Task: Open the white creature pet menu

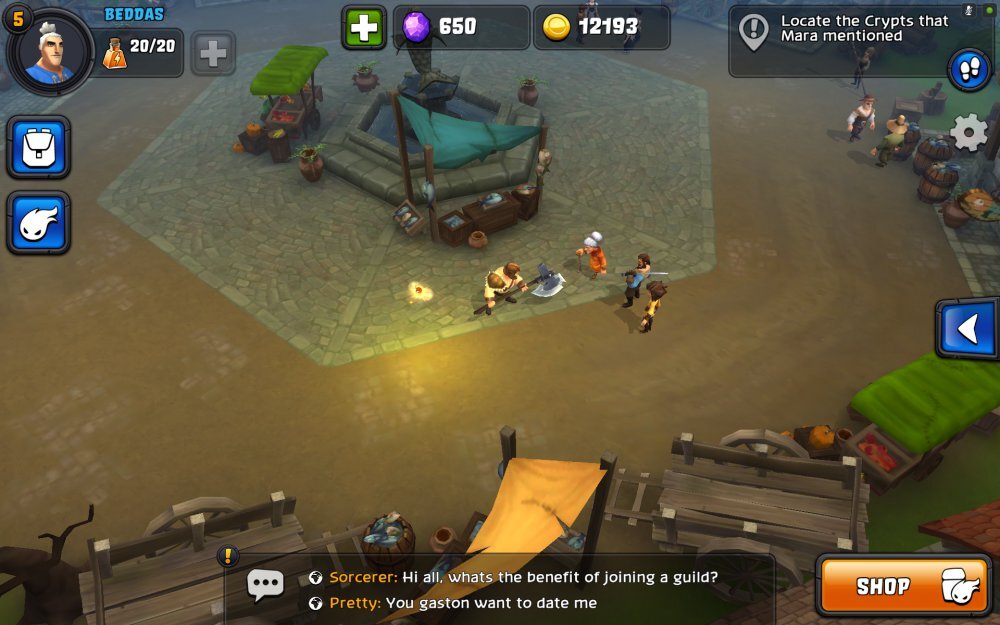Action: [39, 223]
